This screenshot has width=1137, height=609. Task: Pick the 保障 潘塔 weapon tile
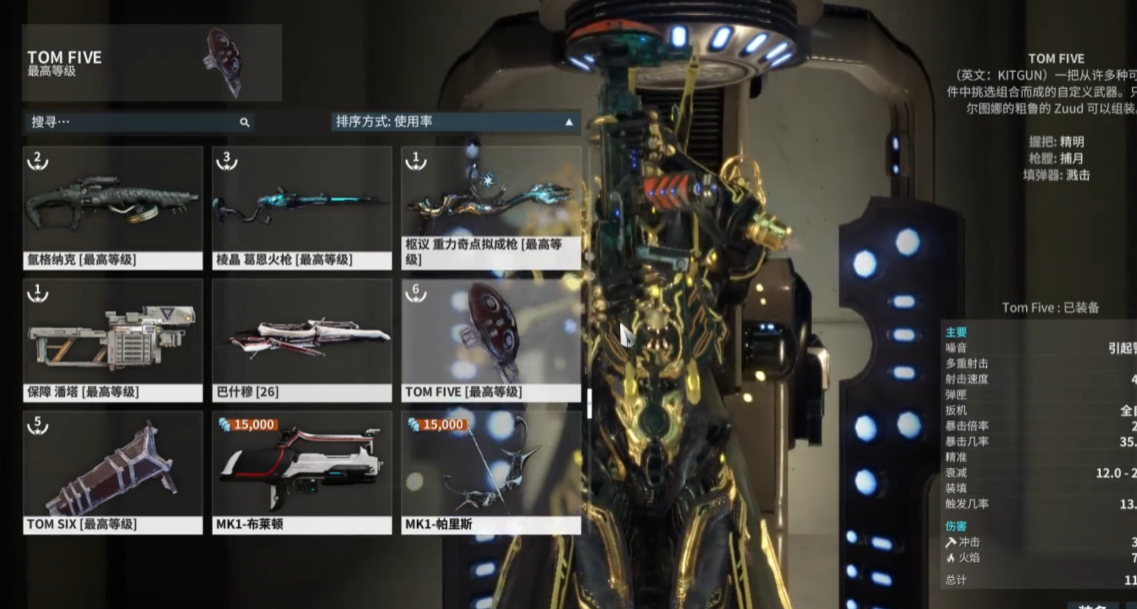[x=113, y=340]
